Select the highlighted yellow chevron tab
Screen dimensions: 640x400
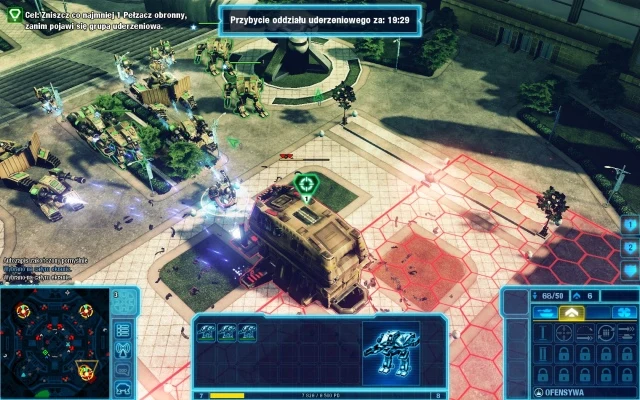point(570,313)
